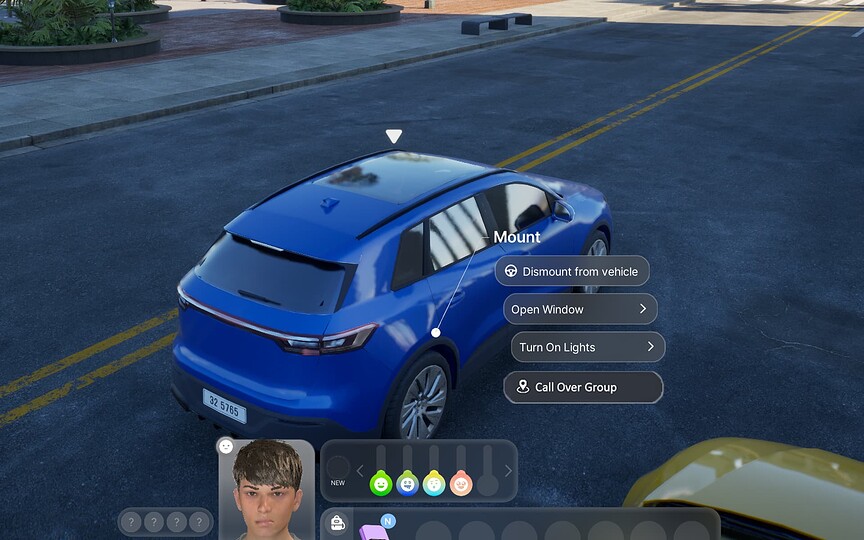
Task: Show next emotions with right arrow
Action: point(508,471)
